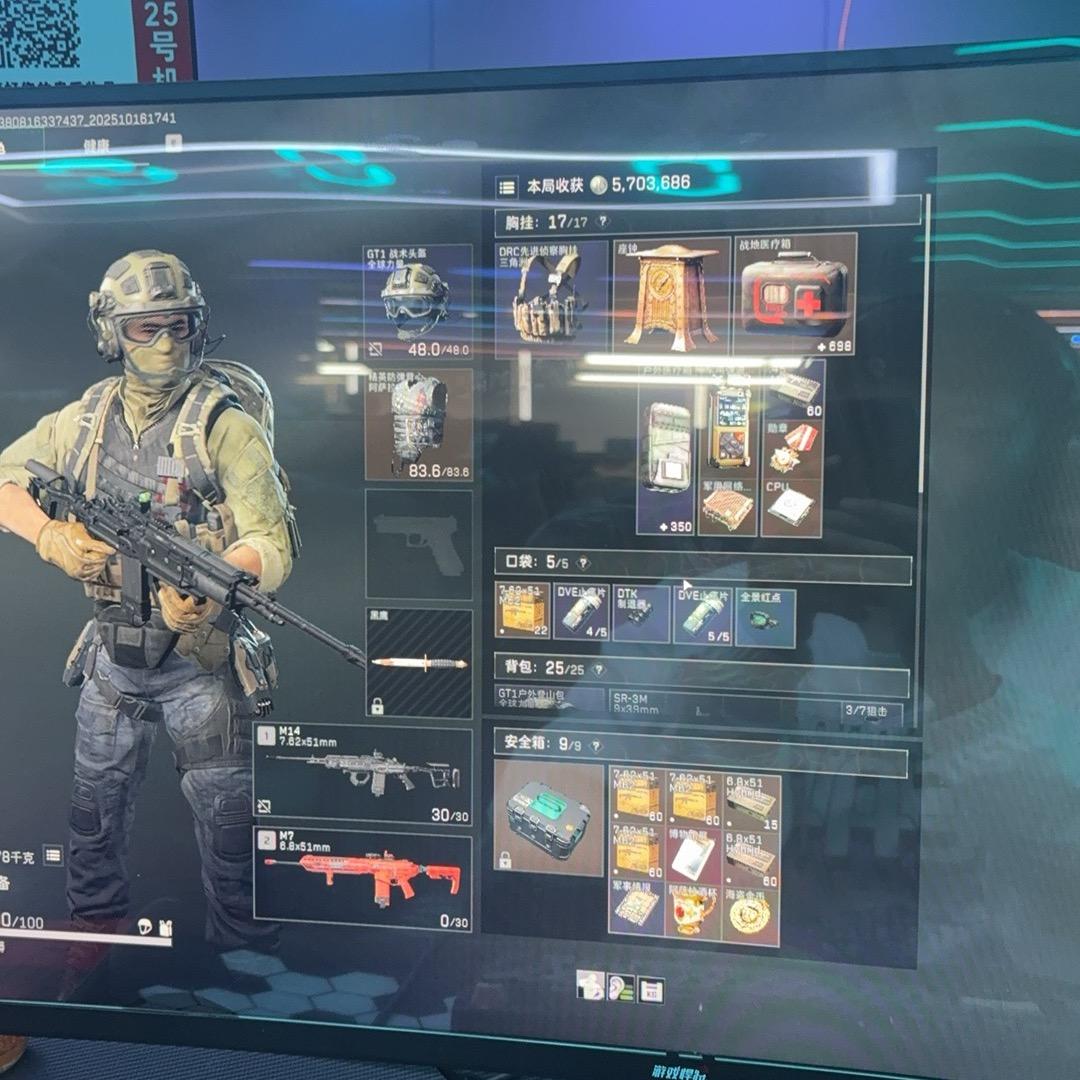Select the 座钟 mantel clock item
Screen dimensions: 1080x1080
click(670, 296)
